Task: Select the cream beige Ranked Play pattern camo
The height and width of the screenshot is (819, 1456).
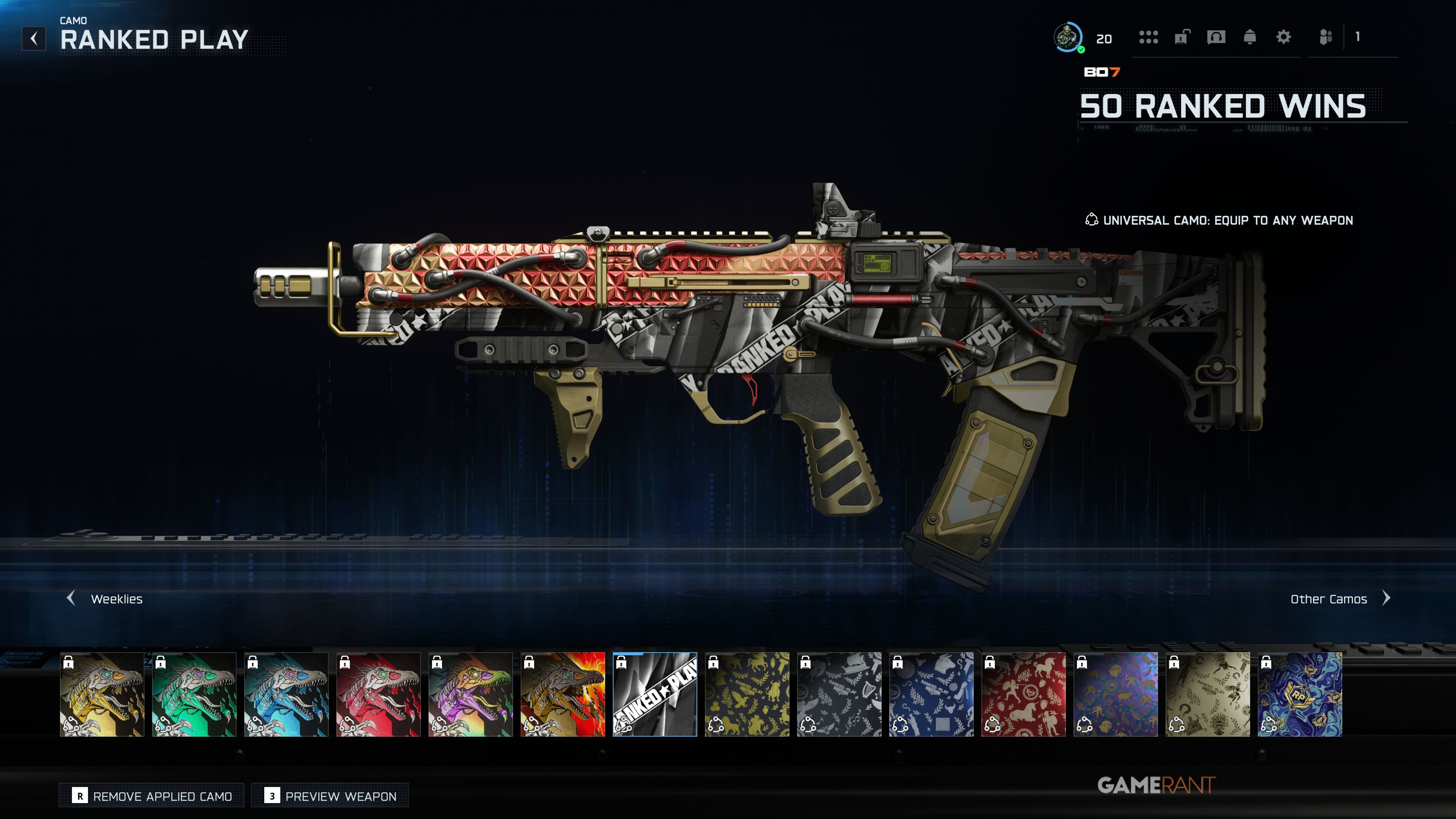Action: pos(1207,694)
